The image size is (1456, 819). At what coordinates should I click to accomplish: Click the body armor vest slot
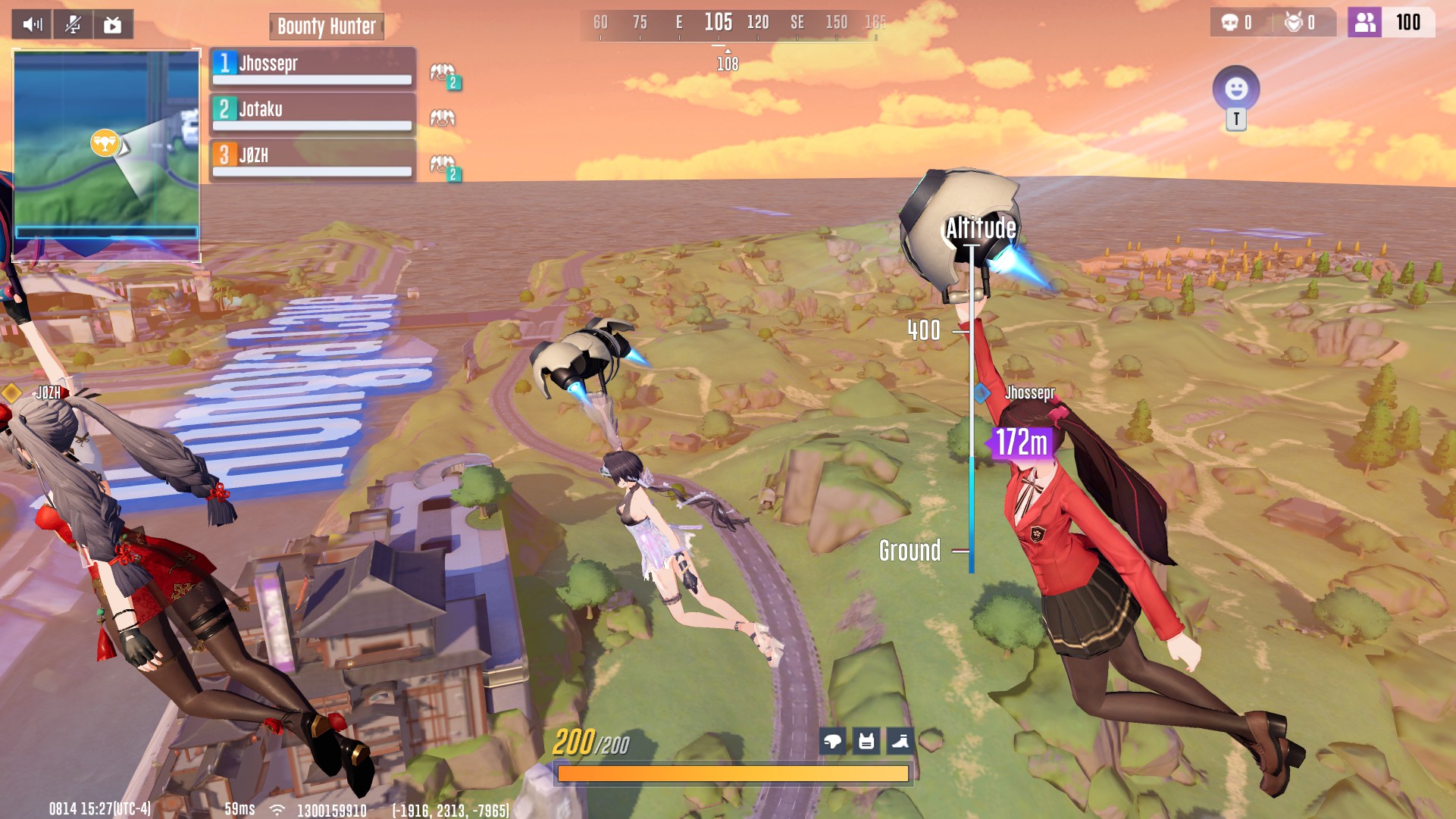(866, 741)
